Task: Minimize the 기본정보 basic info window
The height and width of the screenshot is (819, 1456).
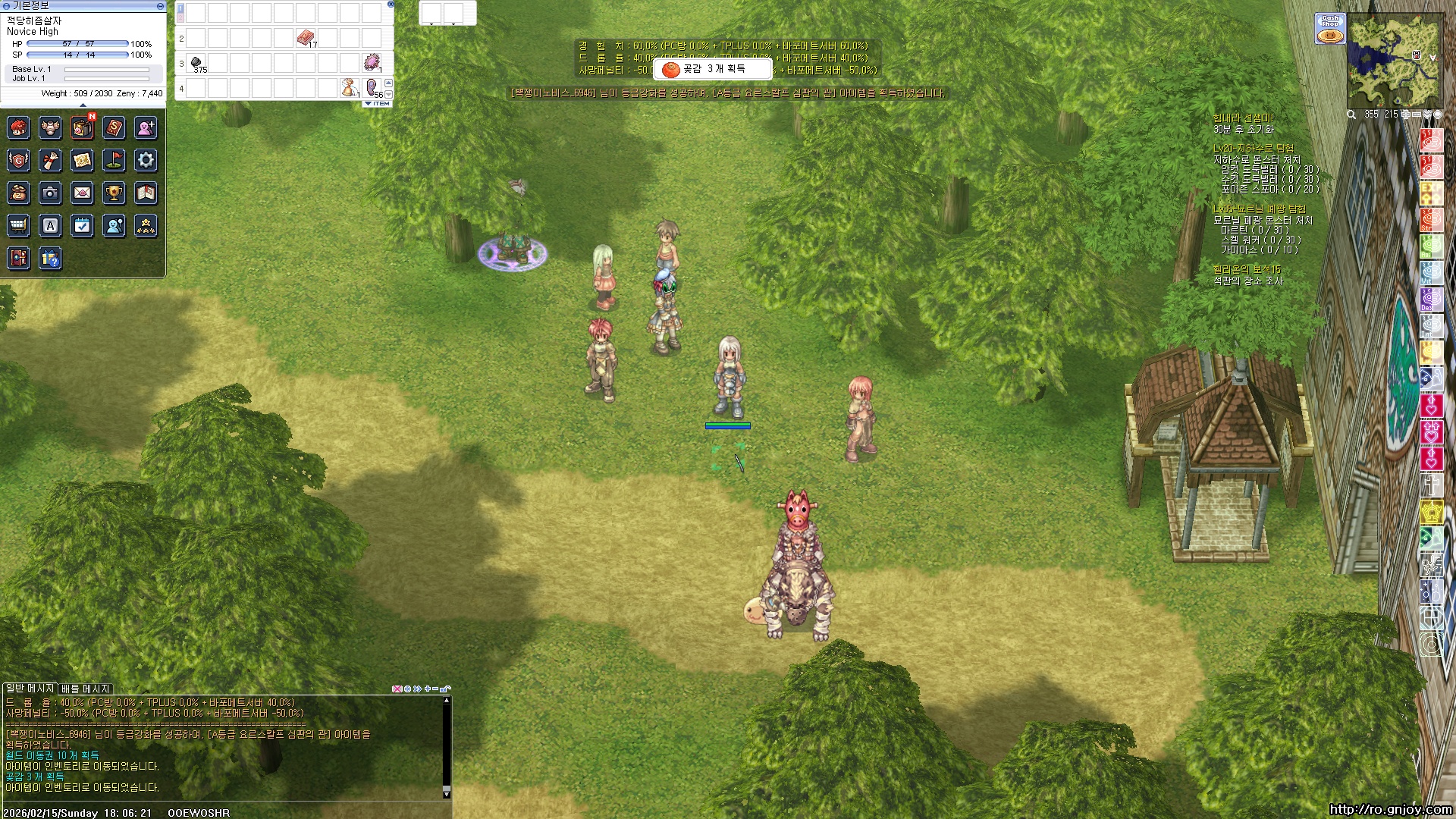Action: (x=160, y=6)
